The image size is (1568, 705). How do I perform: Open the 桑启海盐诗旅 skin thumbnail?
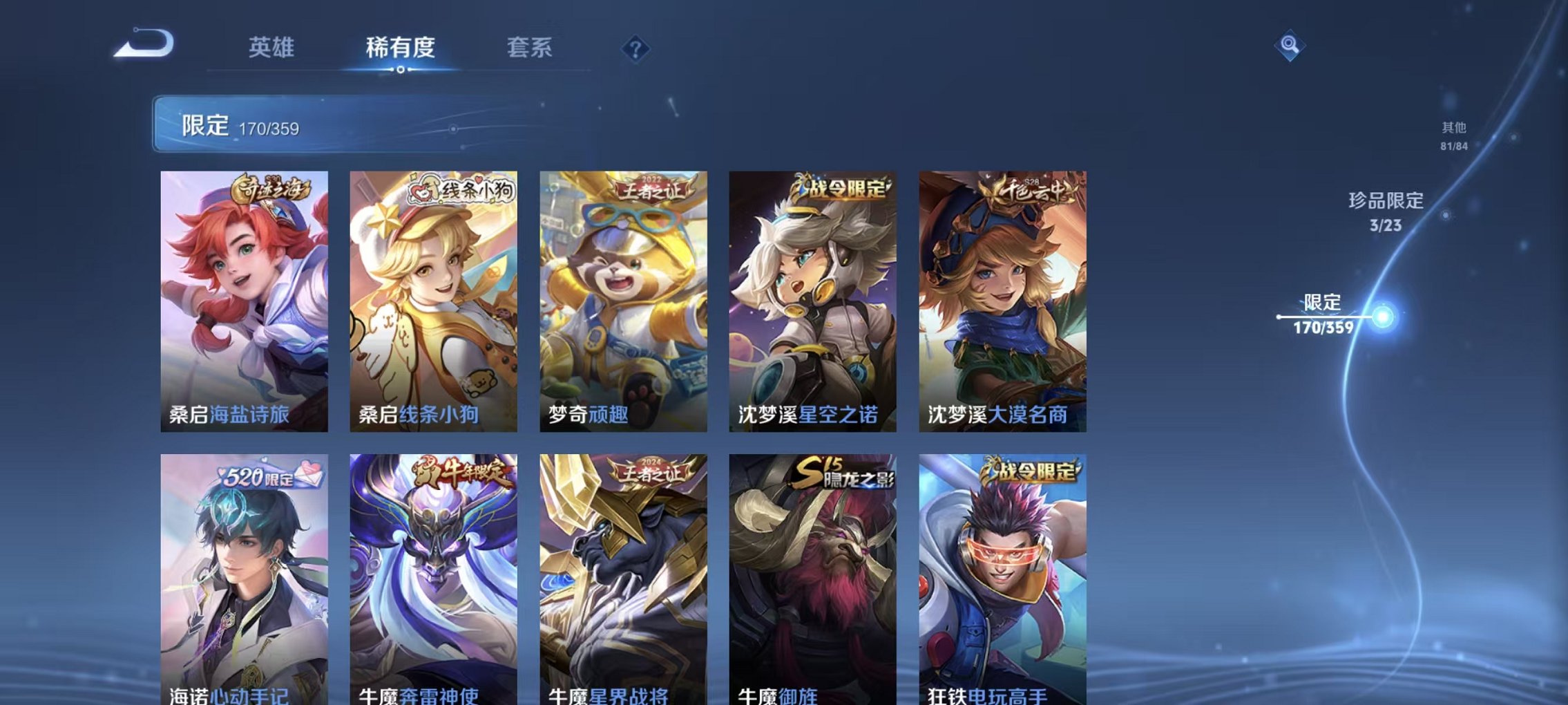pos(243,297)
